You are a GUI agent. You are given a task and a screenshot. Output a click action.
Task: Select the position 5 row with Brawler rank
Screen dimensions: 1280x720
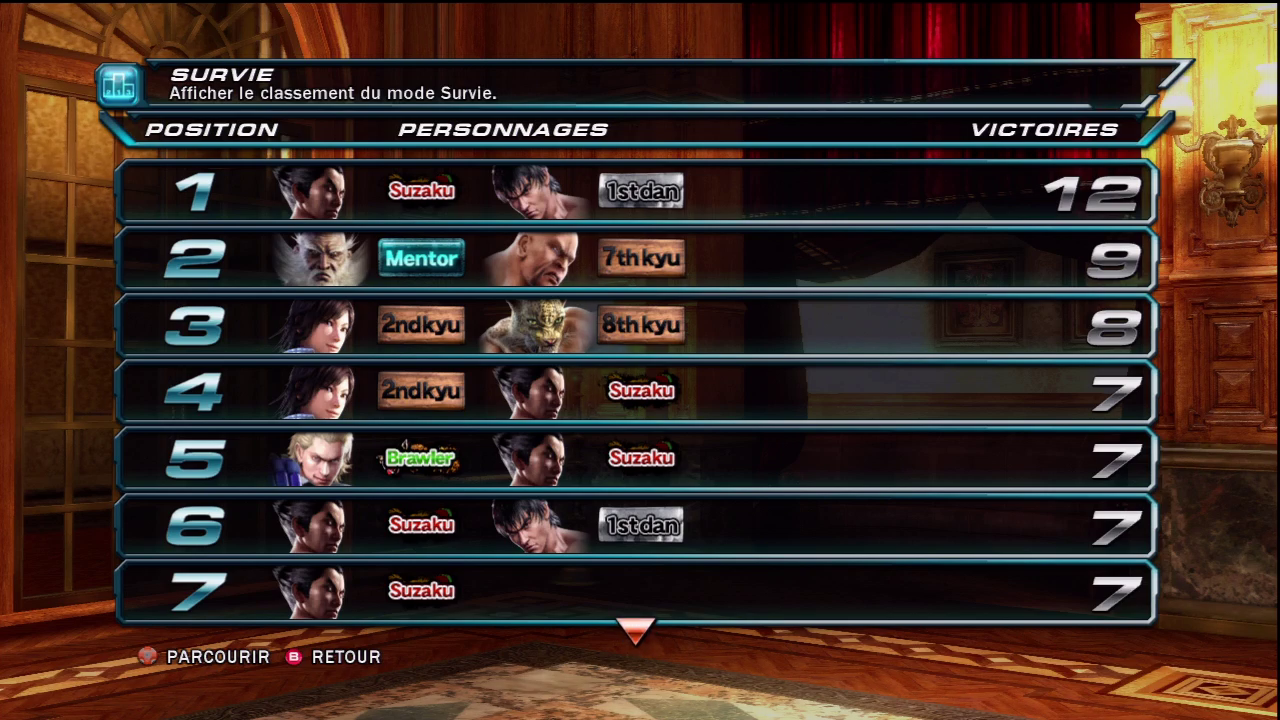point(636,458)
